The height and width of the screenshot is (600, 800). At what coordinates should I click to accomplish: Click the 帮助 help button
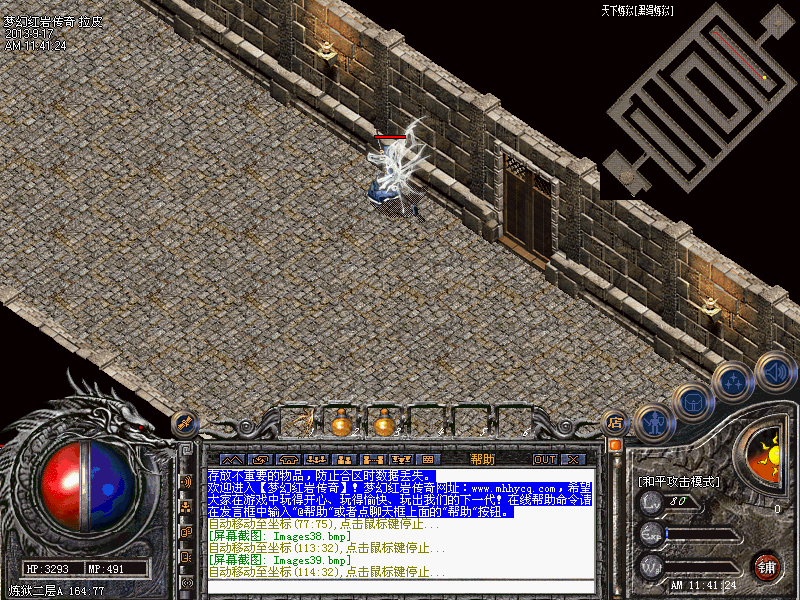point(482,459)
